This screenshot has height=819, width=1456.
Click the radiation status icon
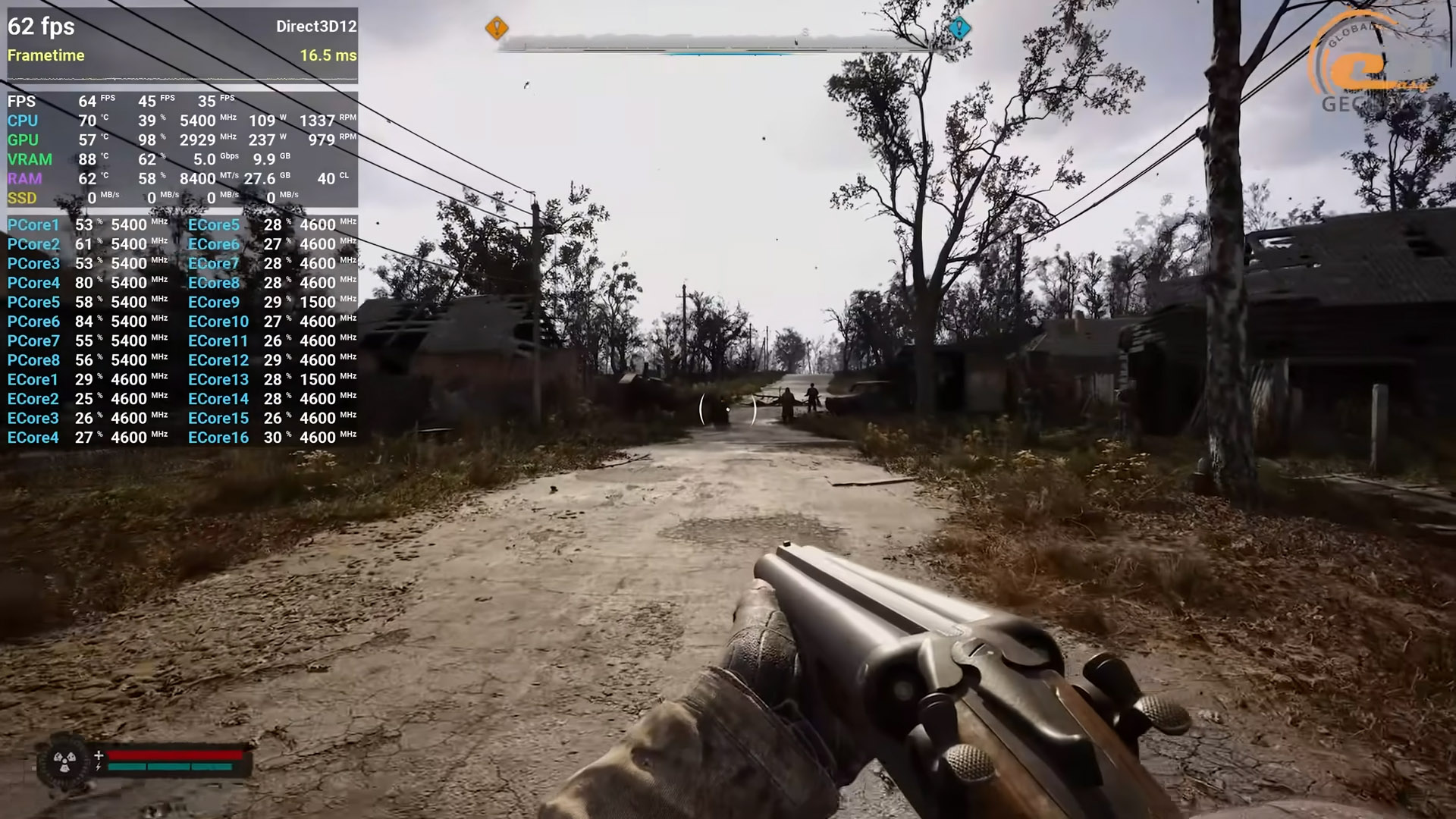pos(64,761)
